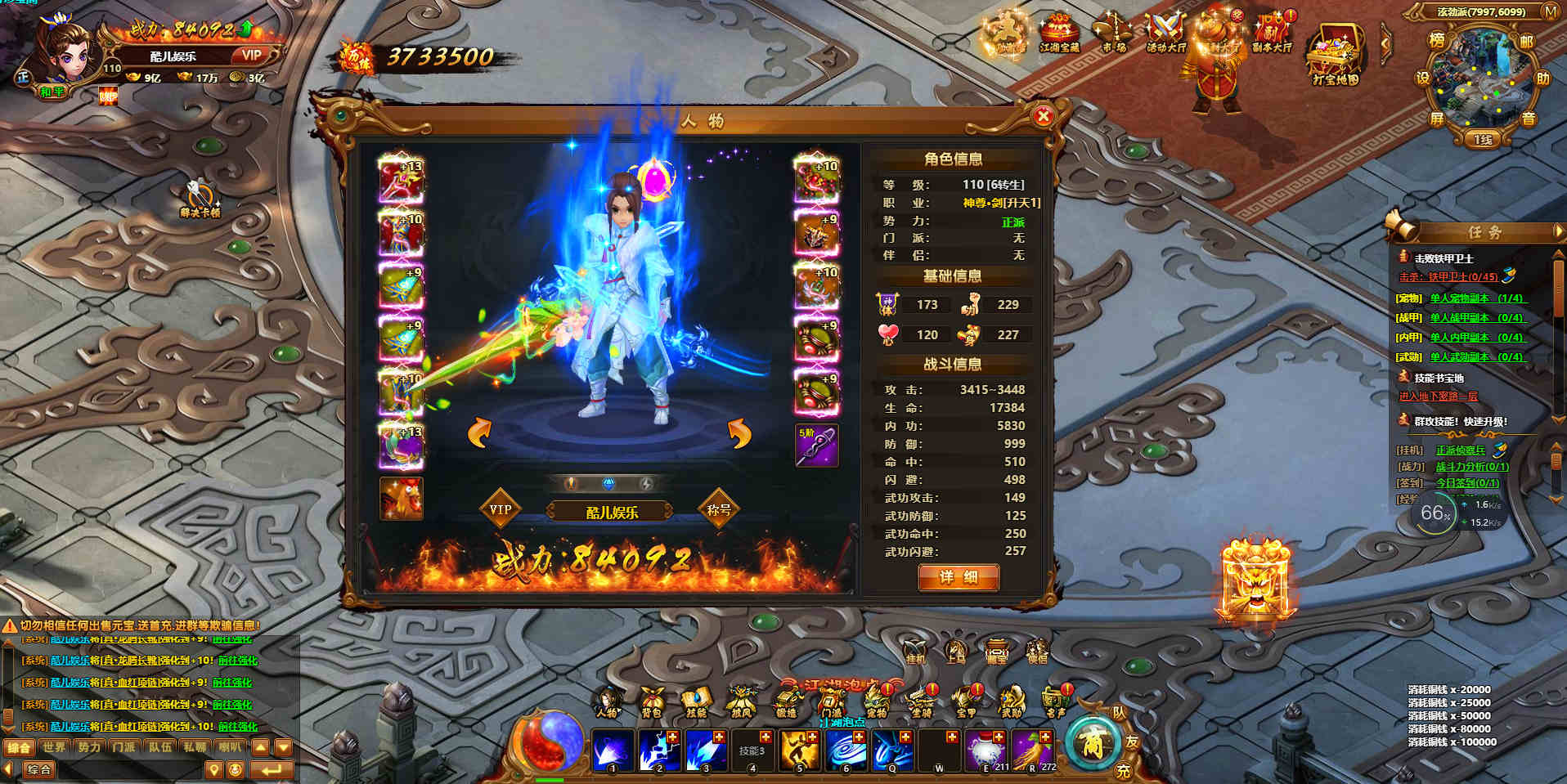Open the 锻造 forging menu icon

tap(786, 701)
